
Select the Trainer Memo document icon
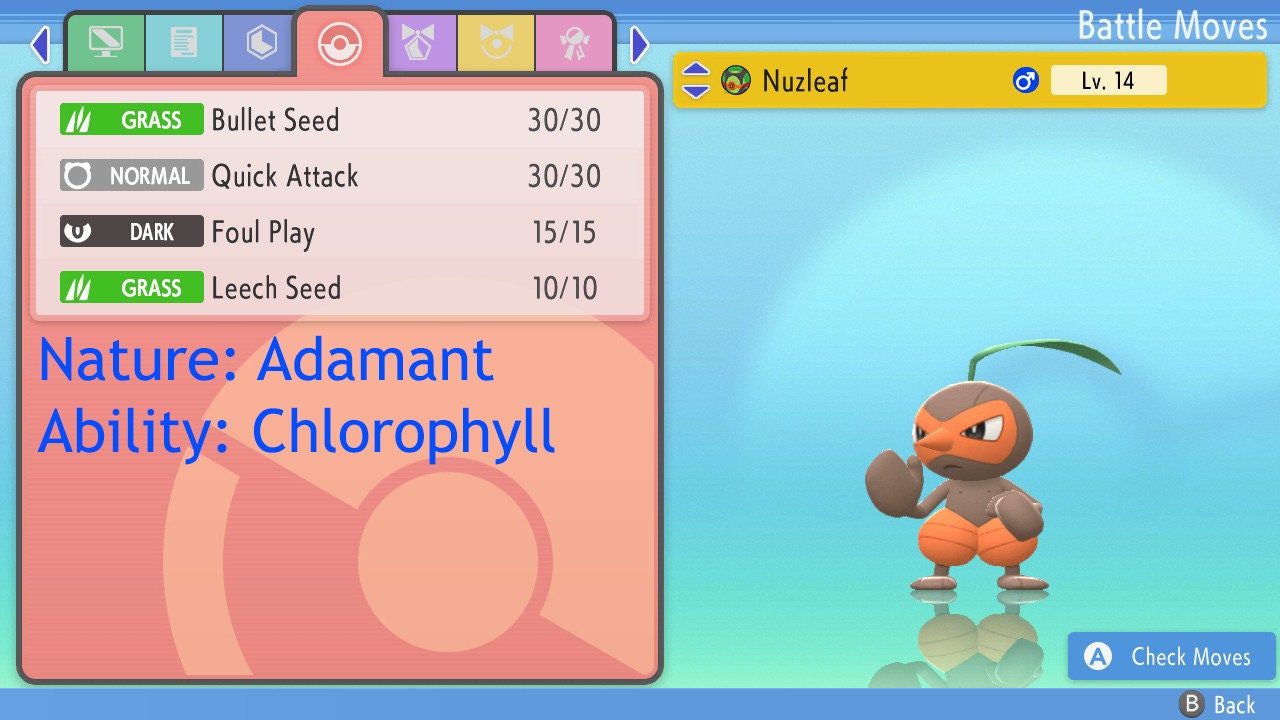(183, 42)
